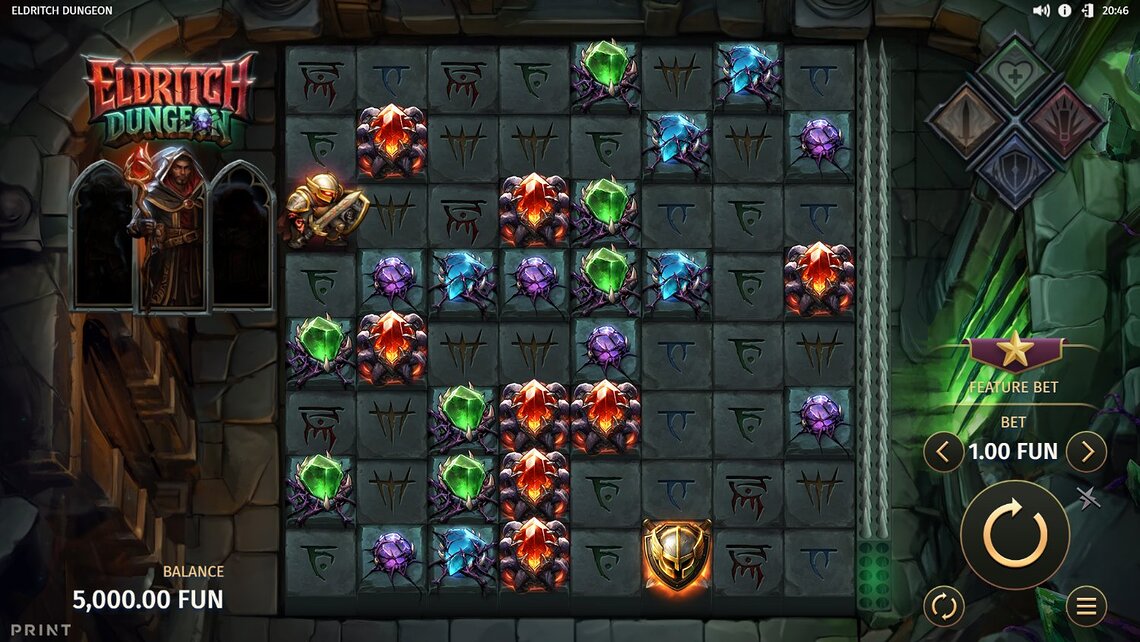
Task: Open the hamburger menu
Action: 1086,605
